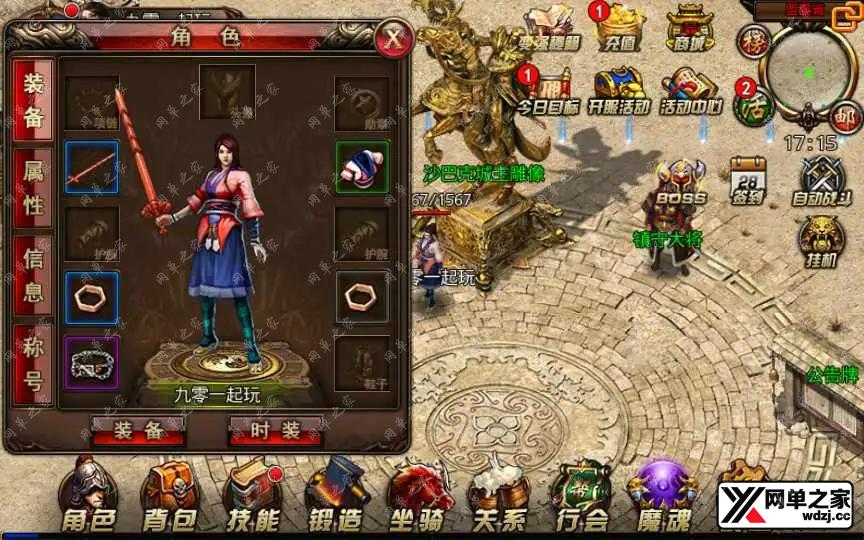Select the red sword weapon slot
This screenshot has height=540, width=864.
pos(92,167)
